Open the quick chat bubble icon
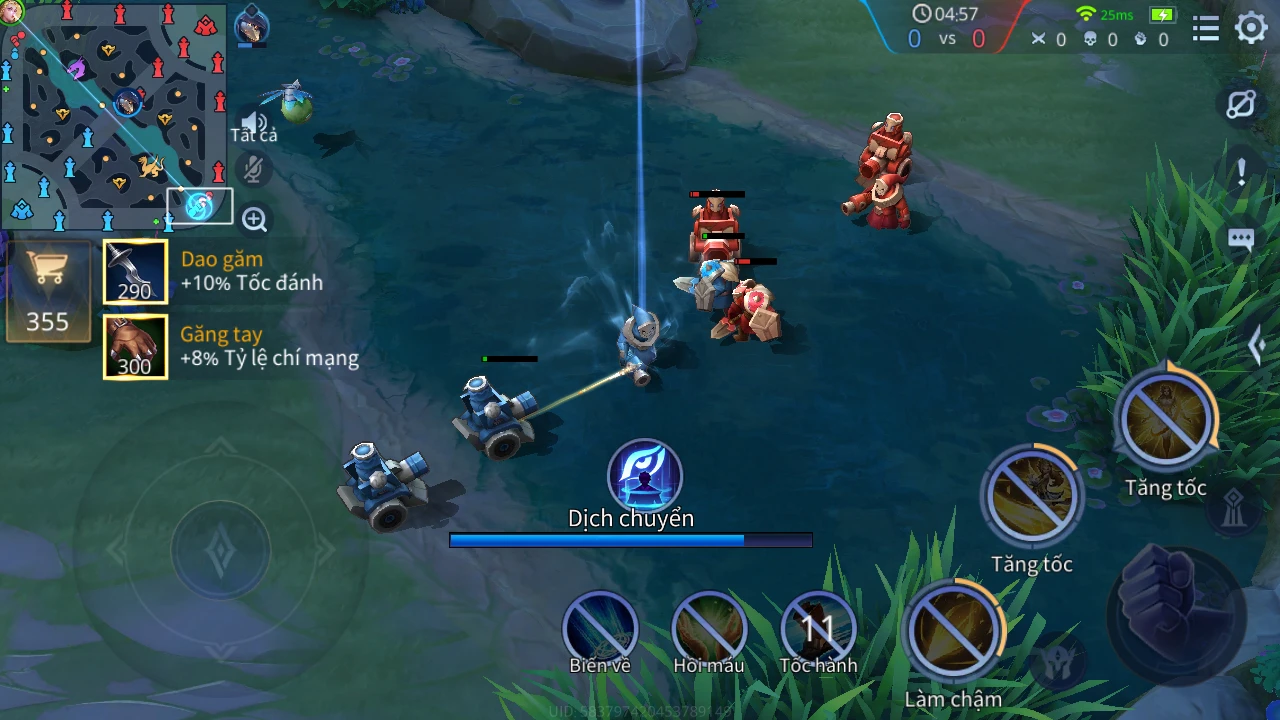This screenshot has width=1280, height=720. click(1241, 240)
